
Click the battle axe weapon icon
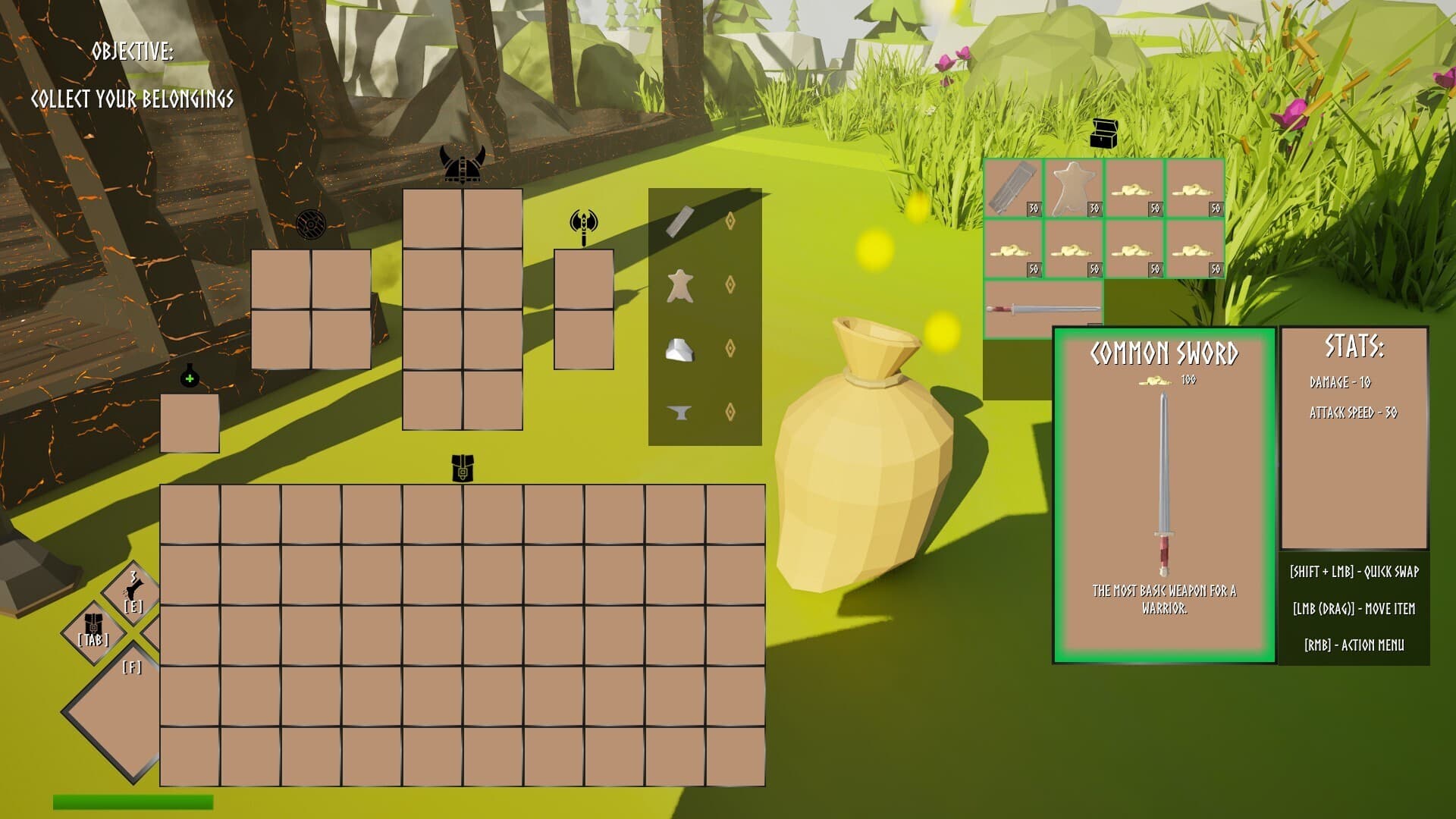click(x=583, y=227)
